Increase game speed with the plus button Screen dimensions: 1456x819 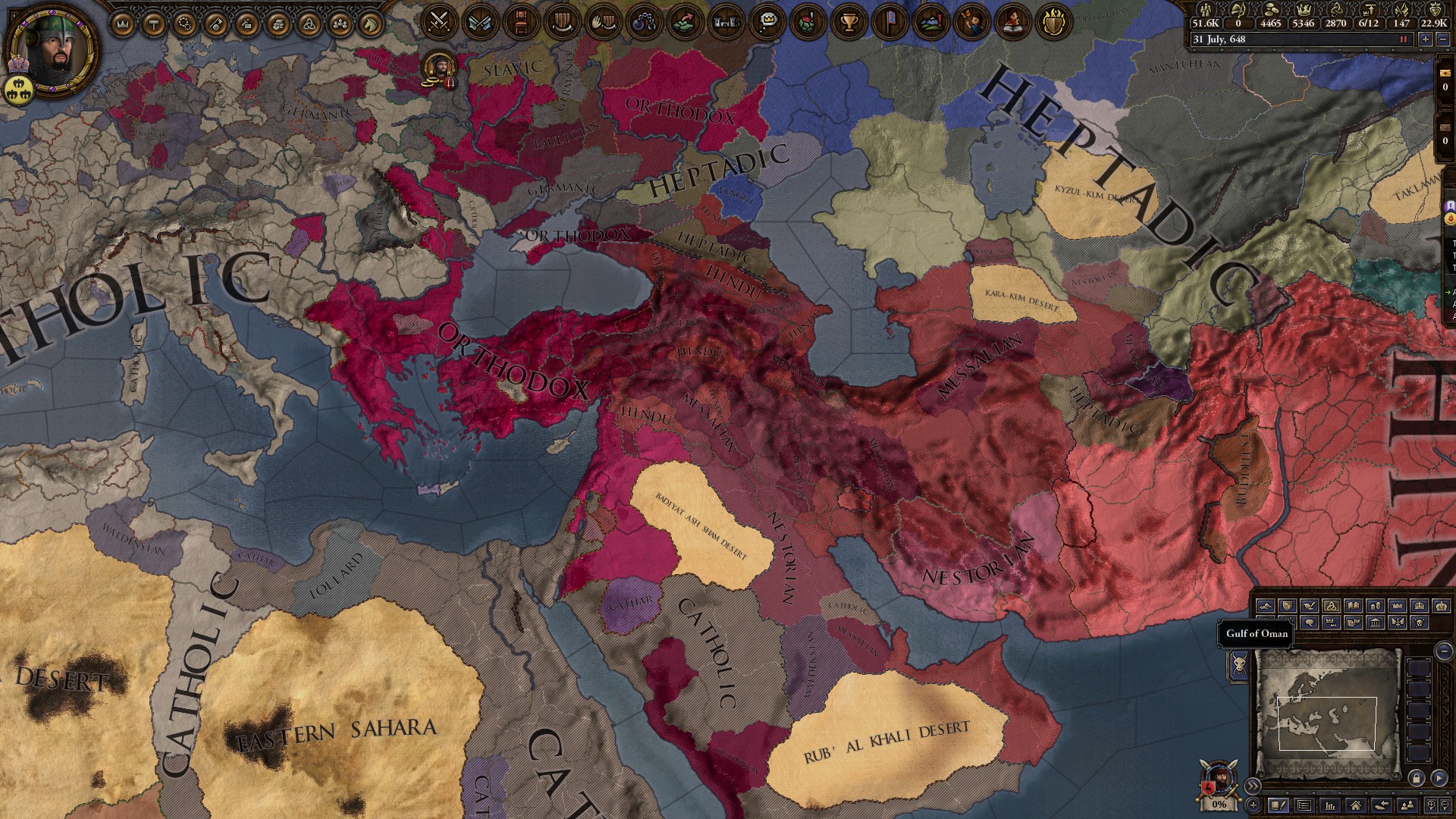[x=1426, y=39]
